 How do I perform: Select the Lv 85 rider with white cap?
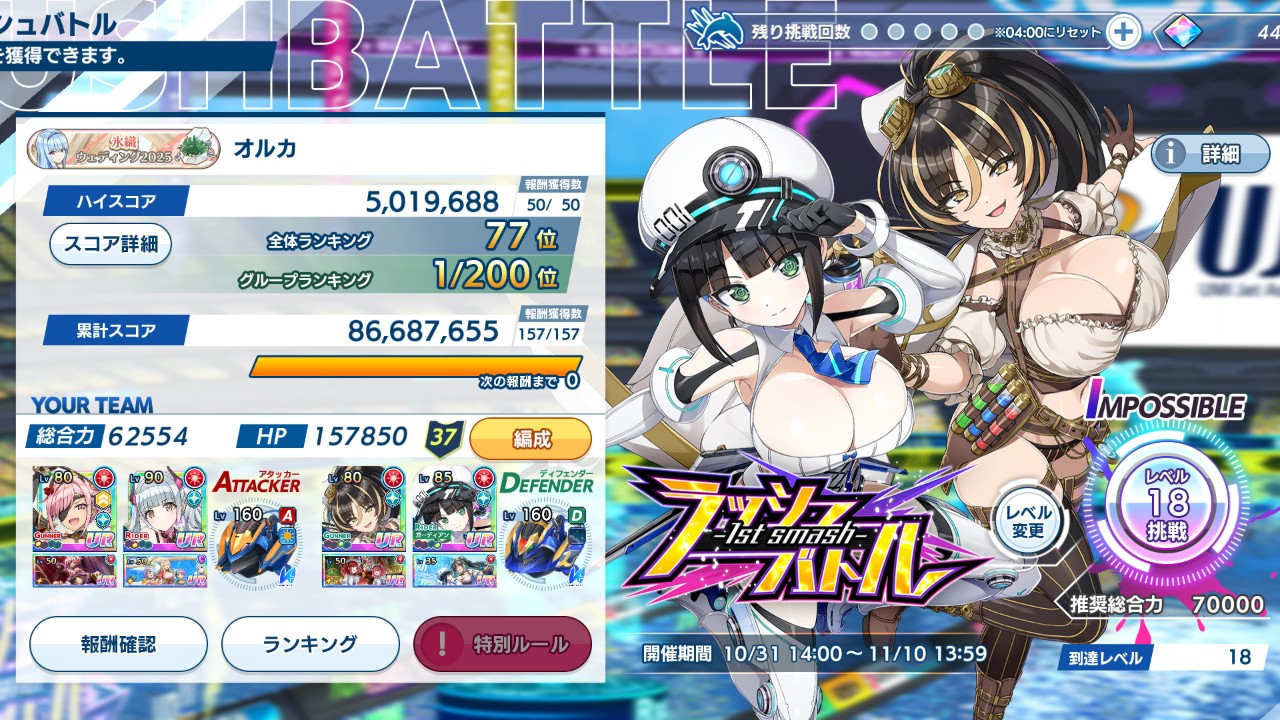(455, 510)
